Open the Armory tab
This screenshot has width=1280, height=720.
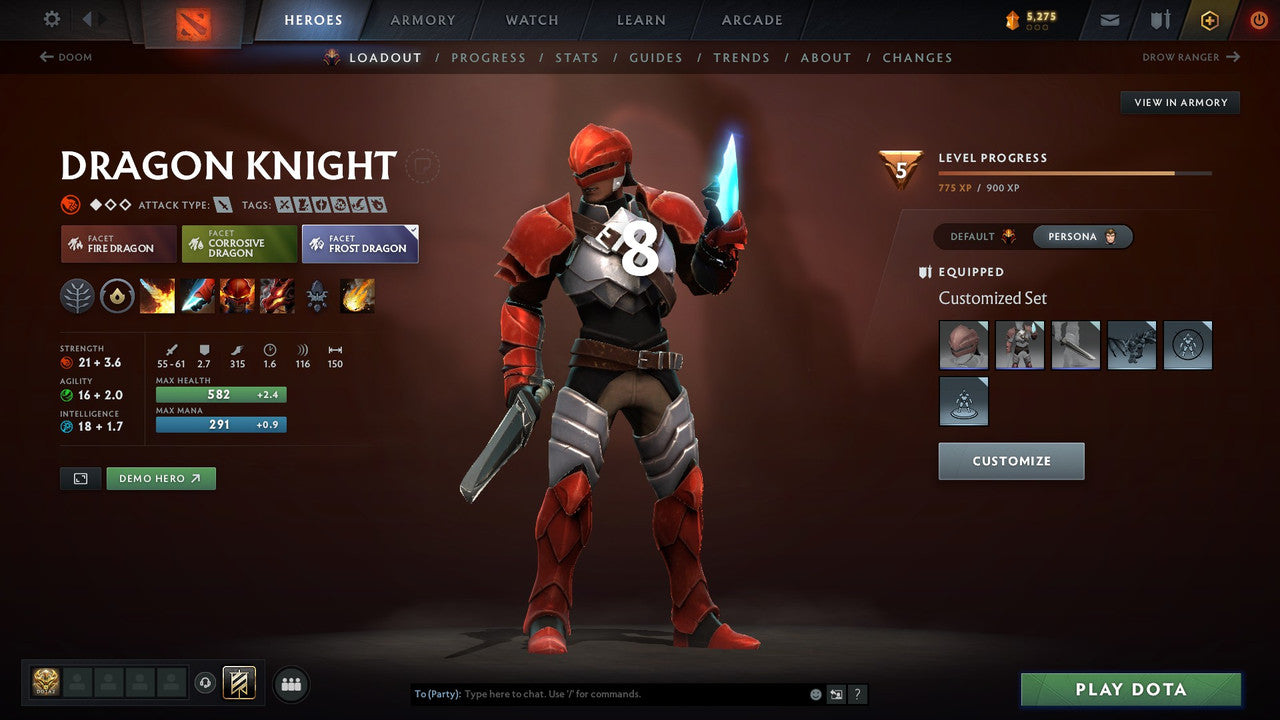pyautogui.click(x=423, y=20)
